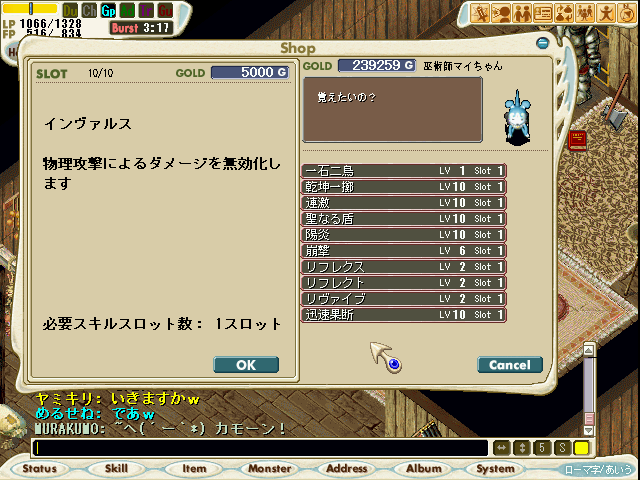Minimize the Shop window with the blue button
The image size is (640, 480).
point(541,45)
